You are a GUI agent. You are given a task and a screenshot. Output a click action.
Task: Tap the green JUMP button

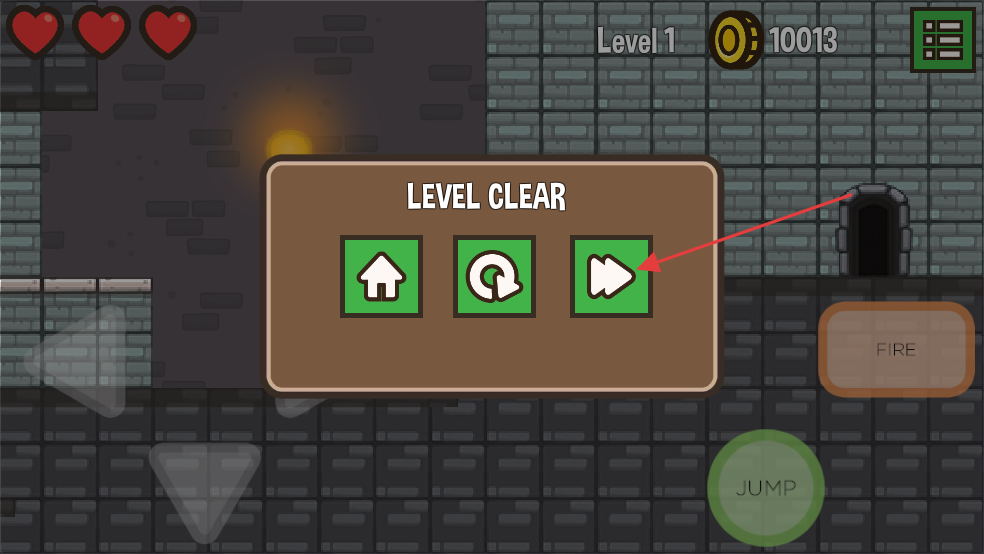point(765,488)
